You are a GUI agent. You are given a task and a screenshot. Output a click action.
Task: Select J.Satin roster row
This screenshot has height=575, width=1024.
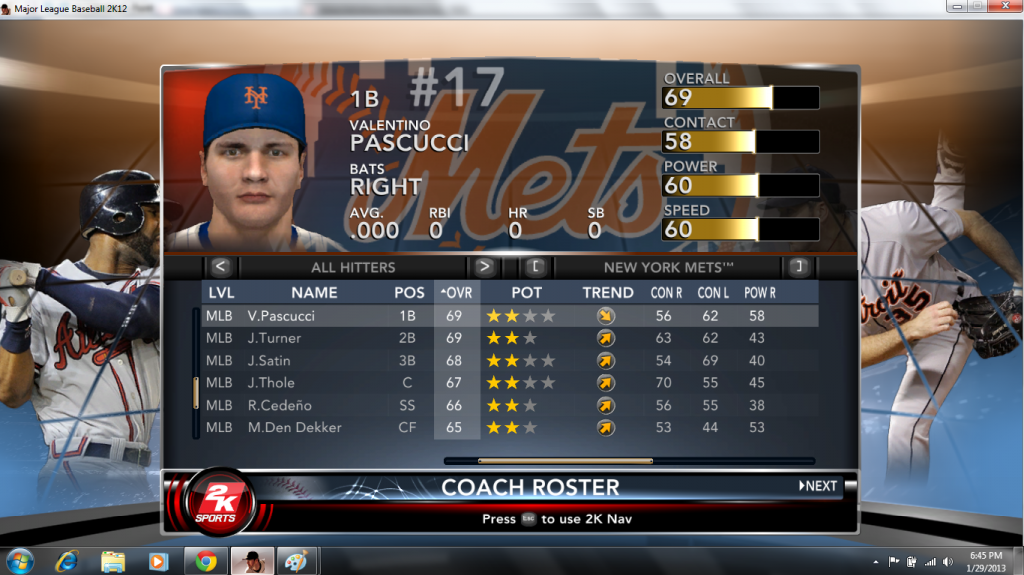268,360
